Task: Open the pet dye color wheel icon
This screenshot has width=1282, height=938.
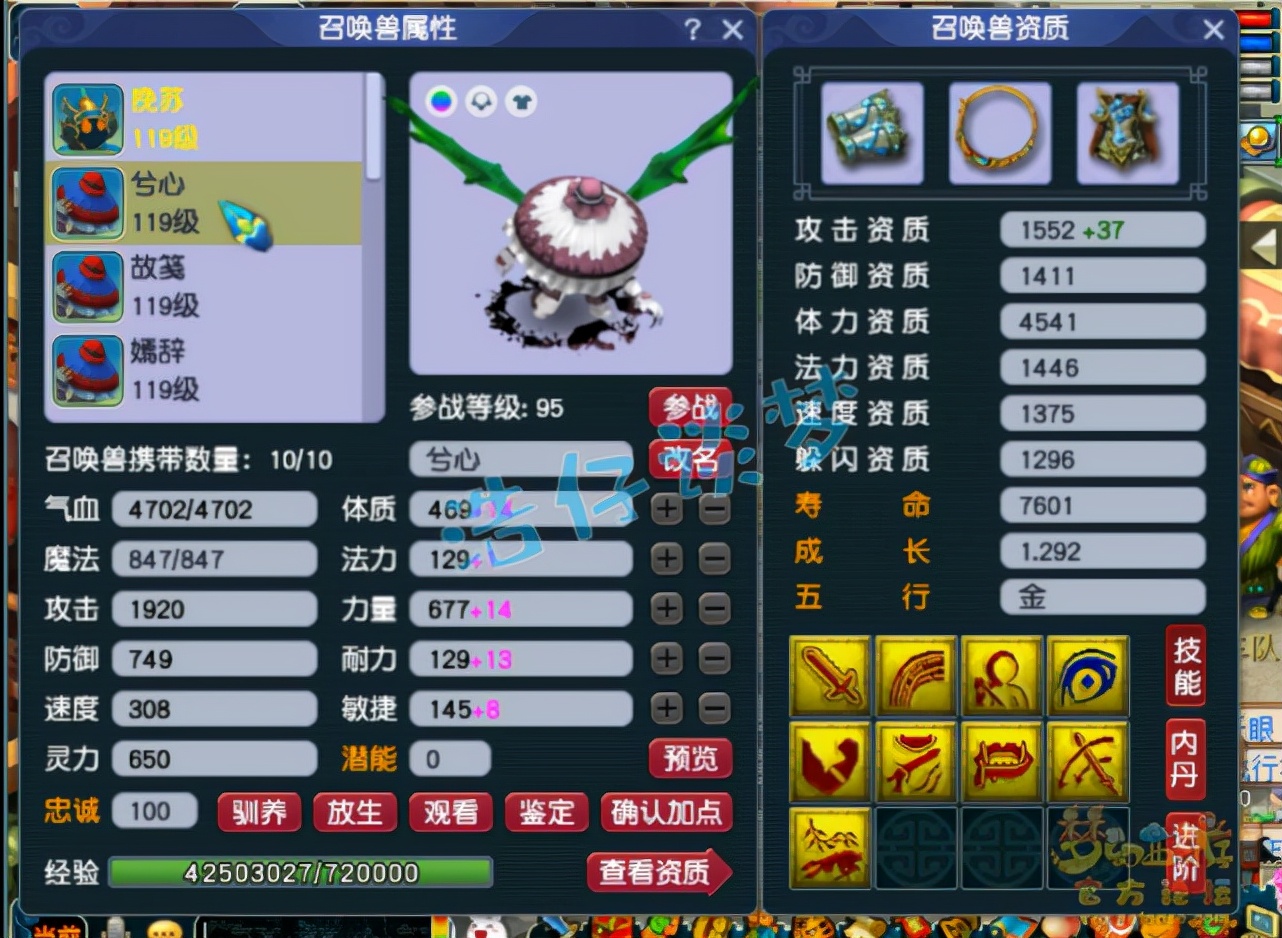Action: (x=441, y=101)
